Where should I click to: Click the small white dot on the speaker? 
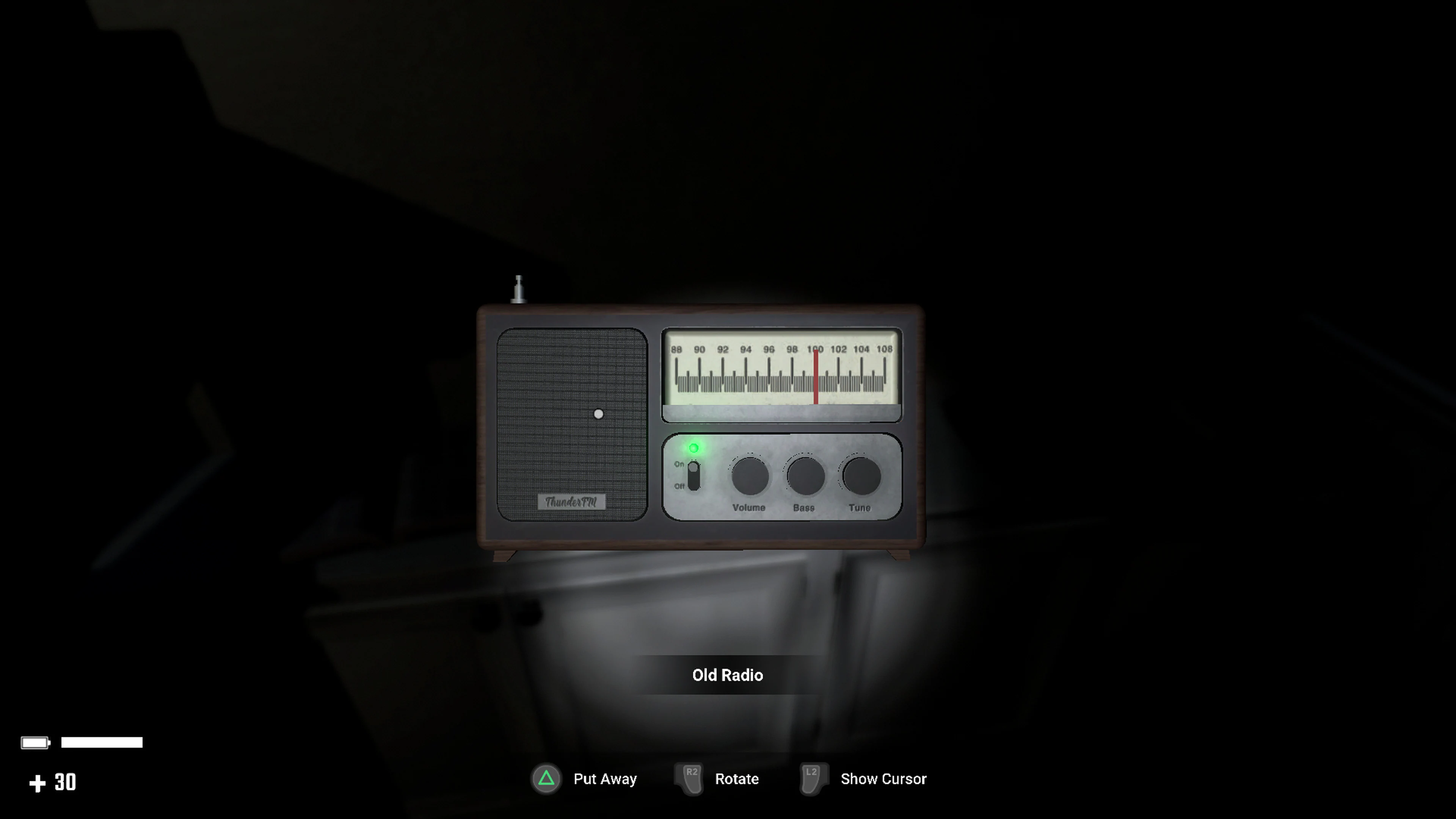(598, 414)
